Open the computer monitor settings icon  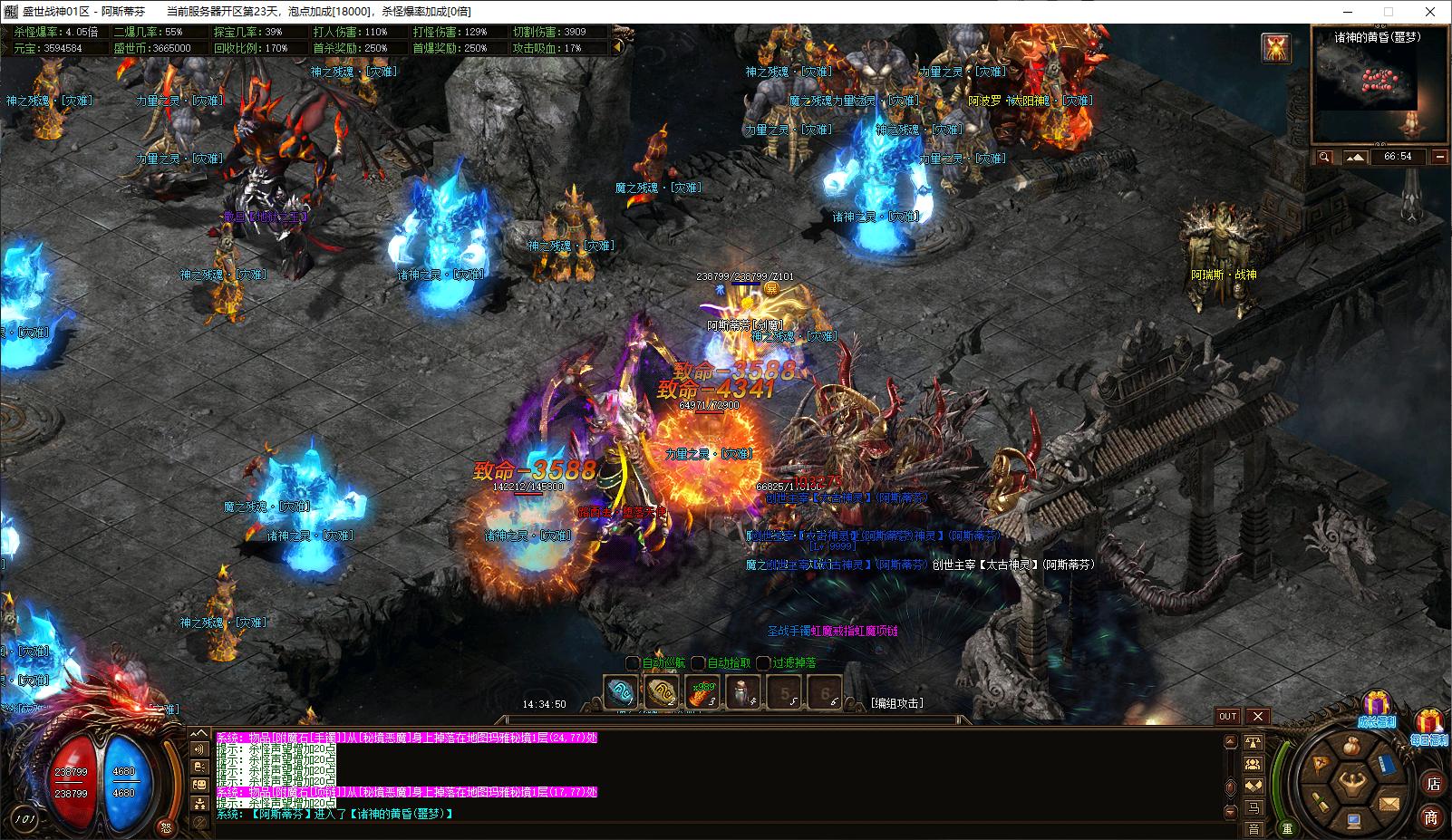coord(1352,821)
